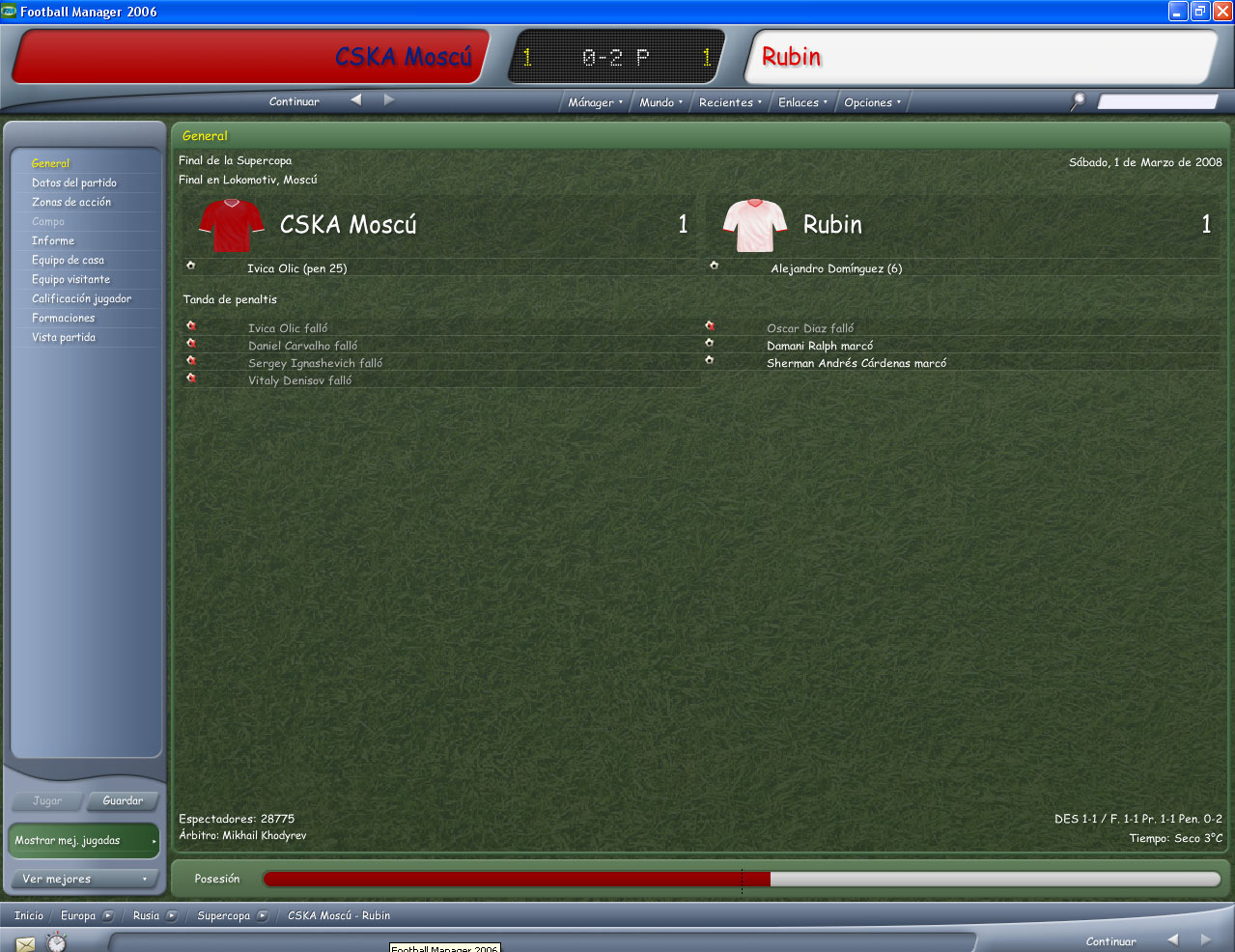Open the Mánager dropdown menu
Screen dimensions: 1235x952
coord(595,102)
